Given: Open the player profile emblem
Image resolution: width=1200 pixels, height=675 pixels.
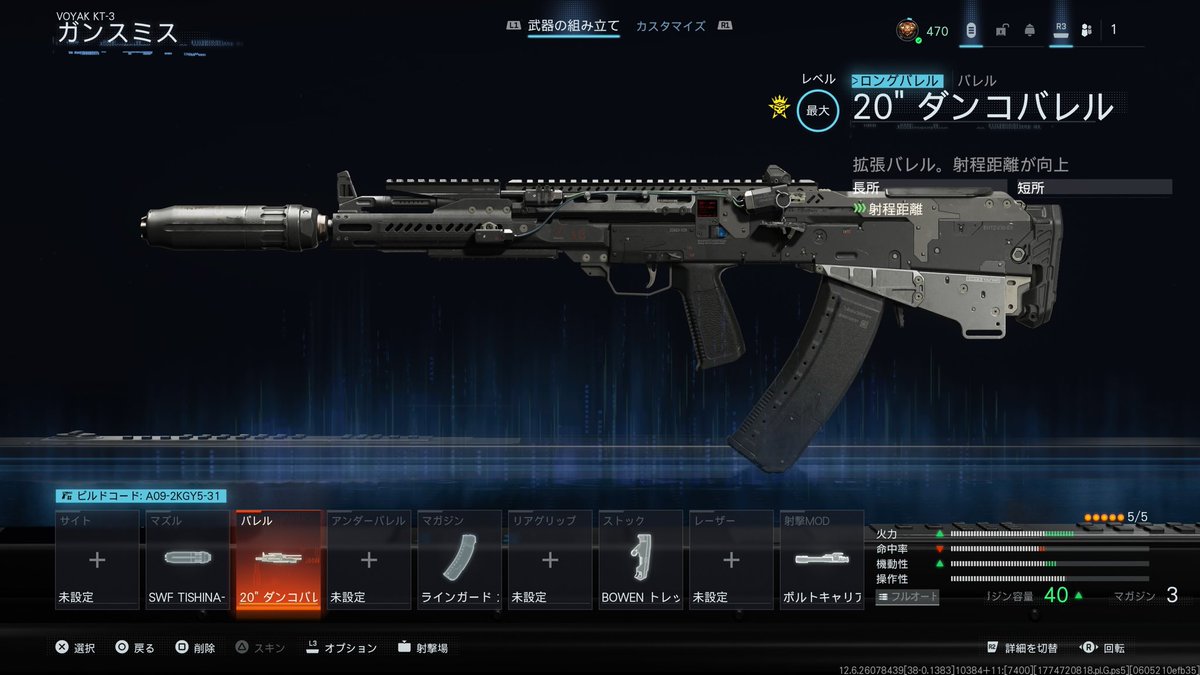Looking at the screenshot, I should click(906, 30).
